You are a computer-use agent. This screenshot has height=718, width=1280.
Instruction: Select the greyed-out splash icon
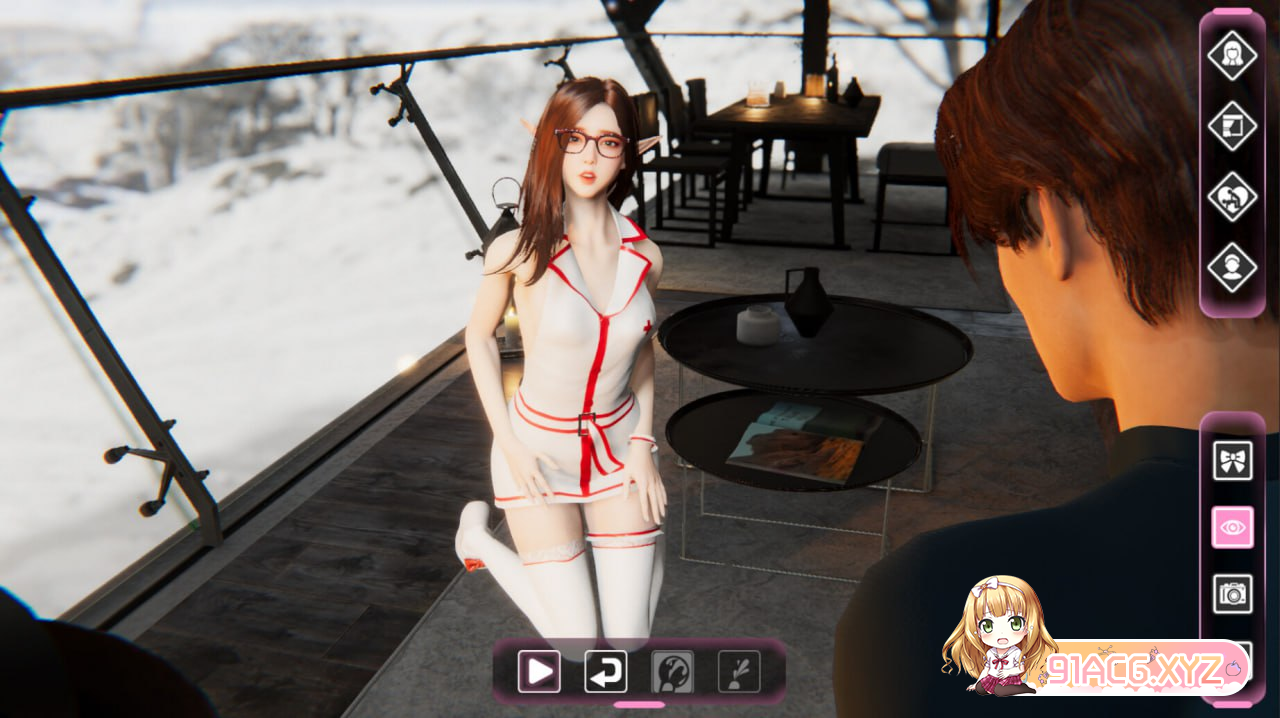(x=739, y=672)
